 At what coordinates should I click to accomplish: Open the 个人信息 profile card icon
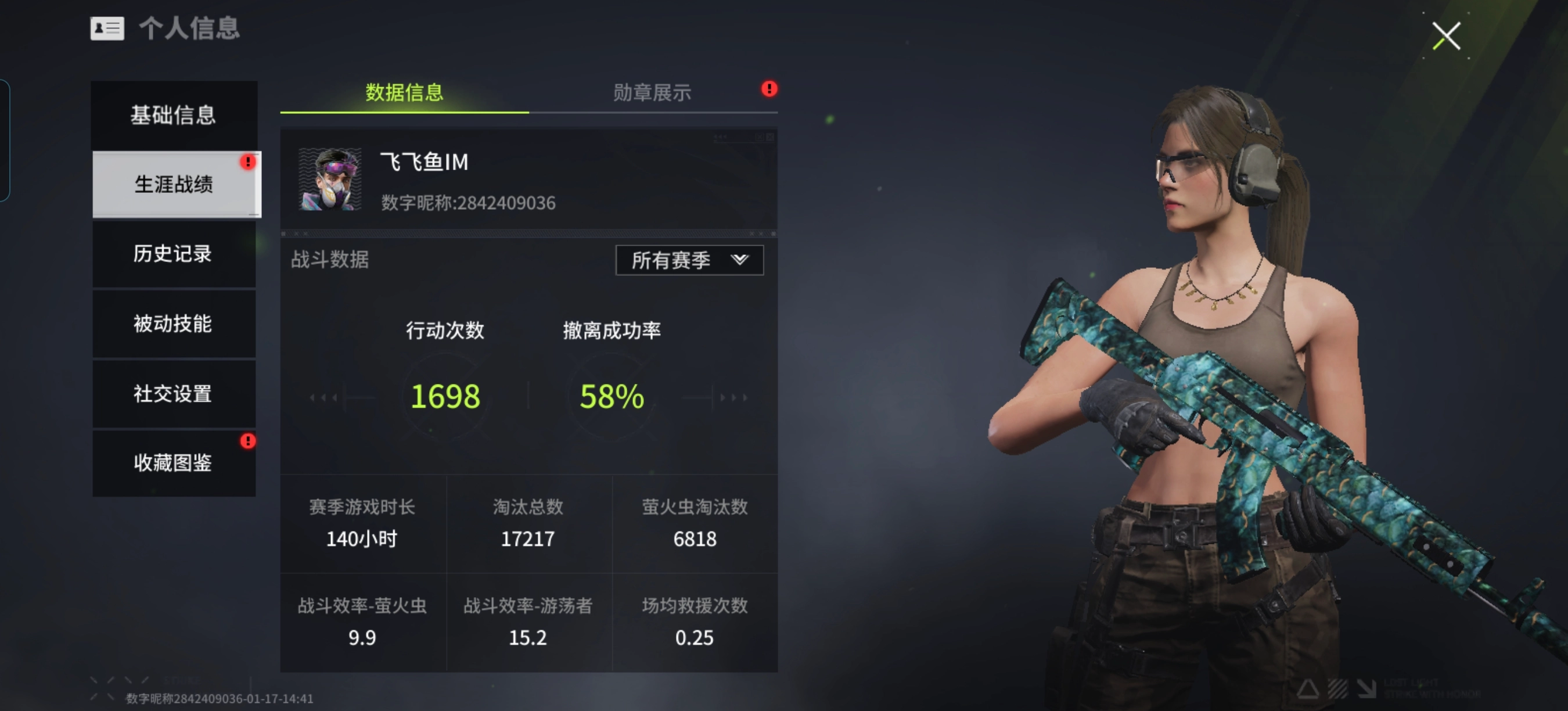(x=107, y=28)
